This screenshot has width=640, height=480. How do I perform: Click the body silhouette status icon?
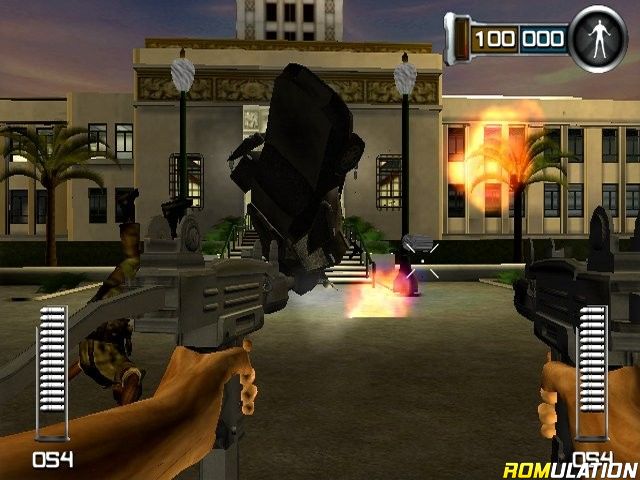point(598,39)
